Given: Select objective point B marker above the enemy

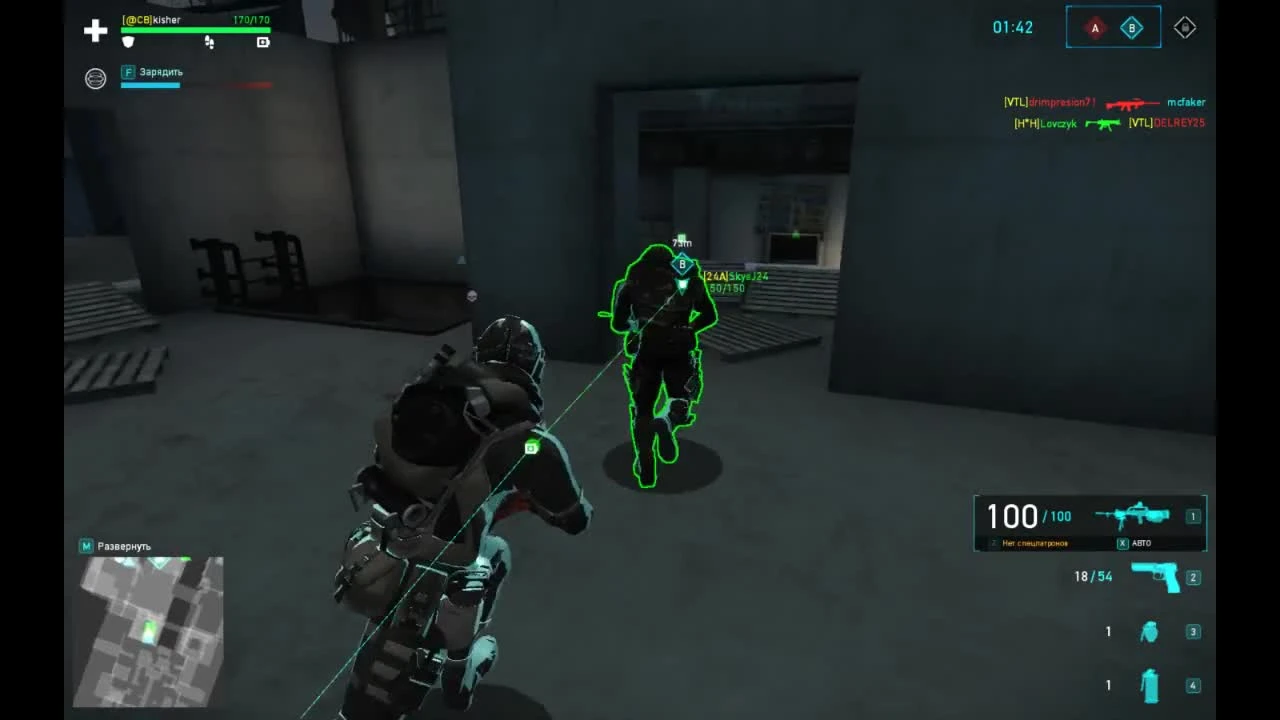Looking at the screenshot, I should click(681, 264).
